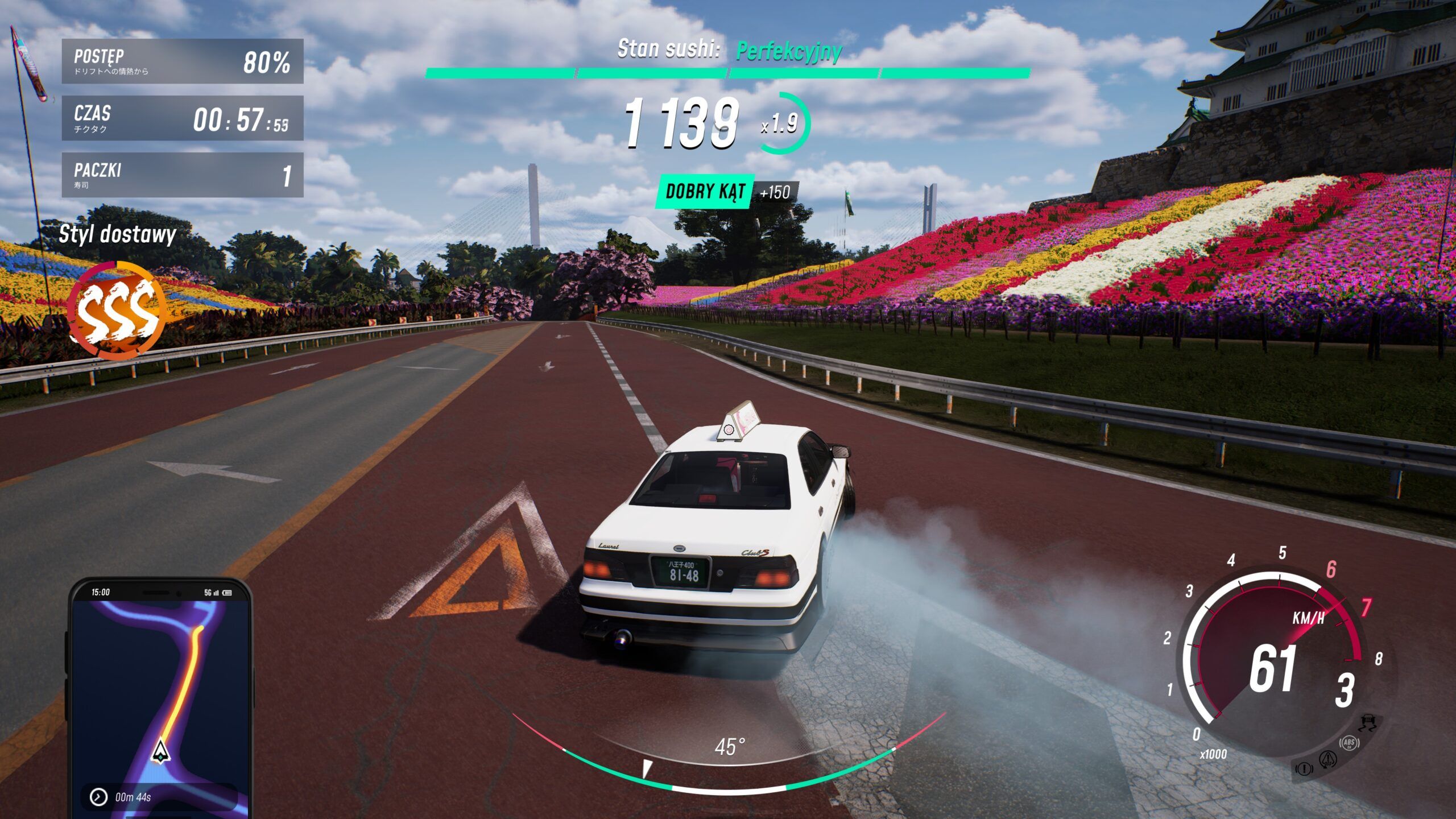1456x819 pixels.
Task: Click the ABS ON indicator icon
Action: pyautogui.click(x=1349, y=743)
